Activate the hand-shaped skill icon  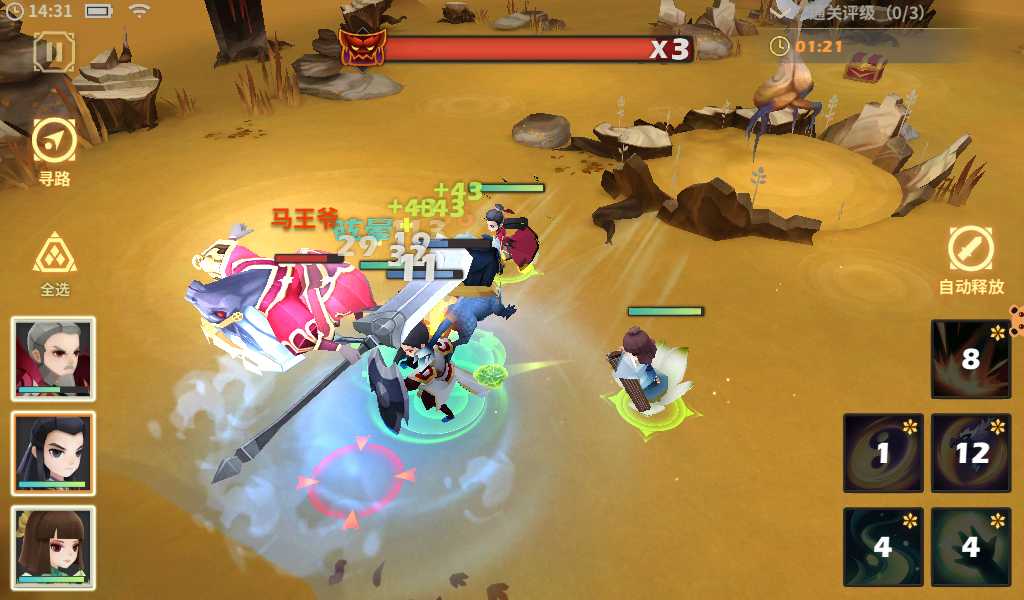click(969, 547)
